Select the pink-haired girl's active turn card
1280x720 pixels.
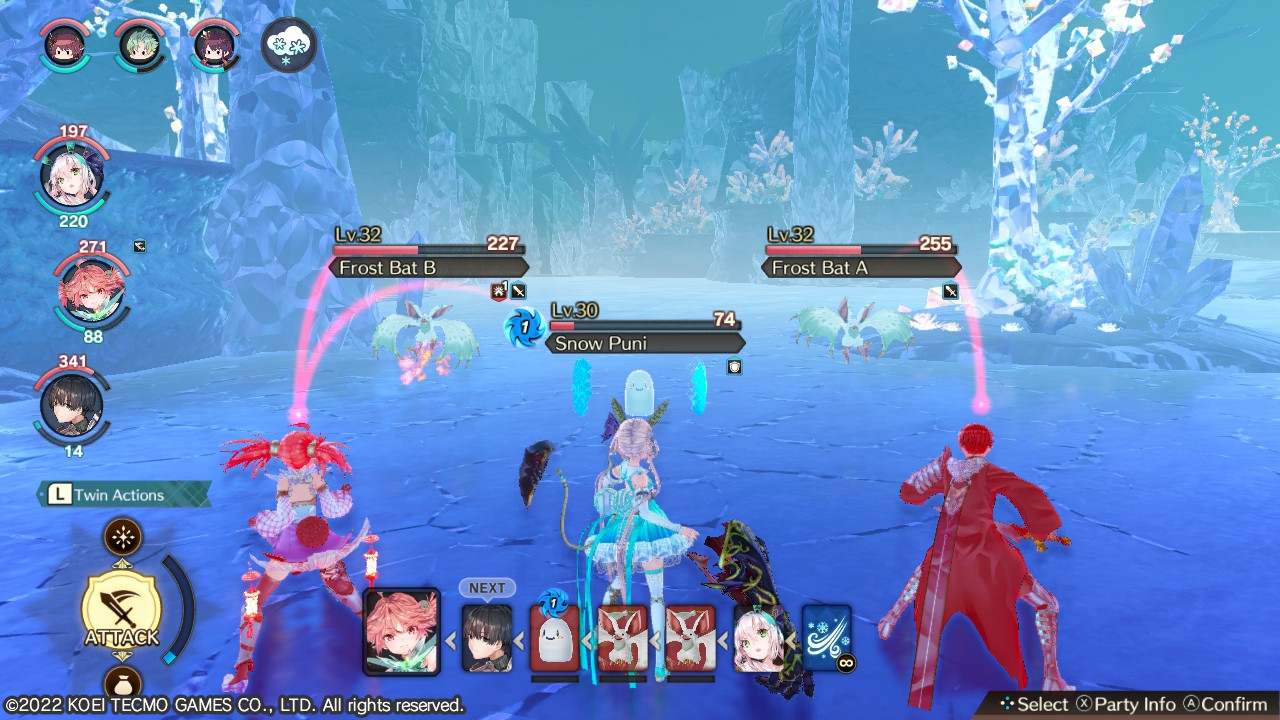(401, 630)
